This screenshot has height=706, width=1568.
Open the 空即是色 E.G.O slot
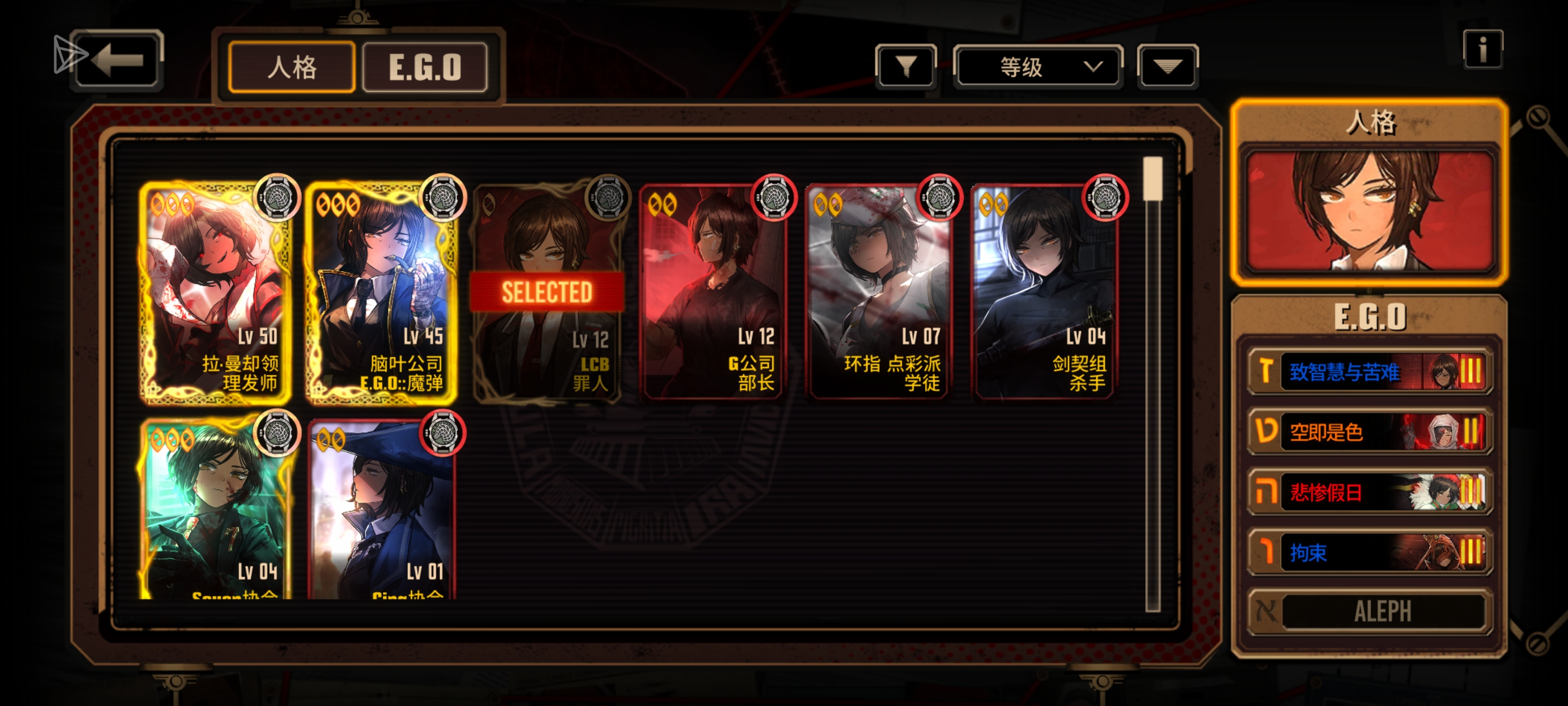click(x=1369, y=431)
